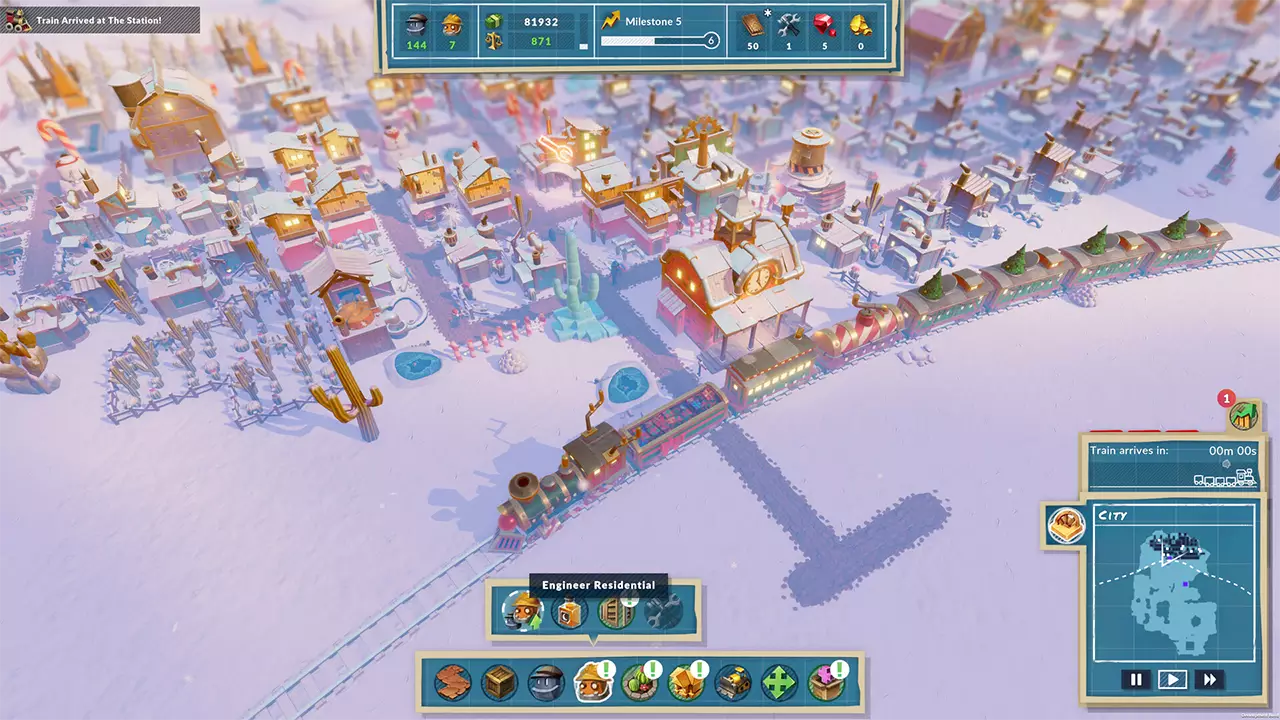This screenshot has height=720, width=1280.
Task: Dismiss the Train Arrived notification
Action: coord(100,20)
